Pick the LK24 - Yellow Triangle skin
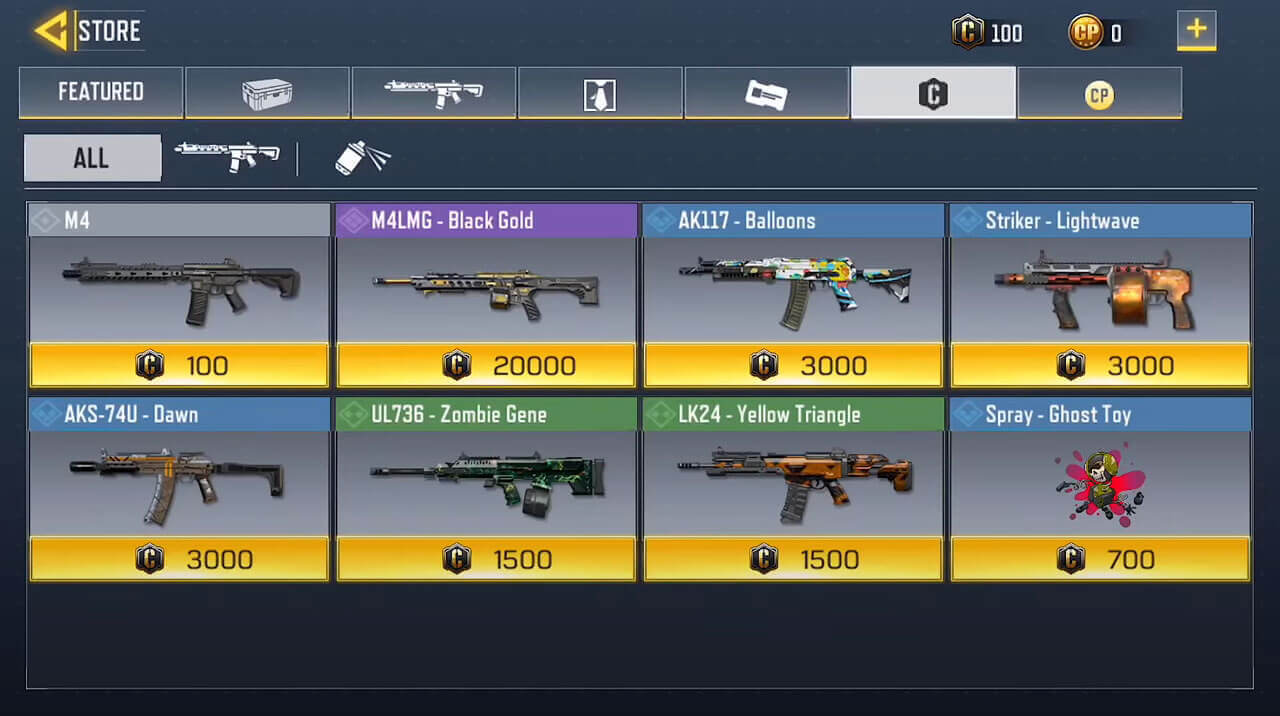The image size is (1280, 716). [x=793, y=489]
